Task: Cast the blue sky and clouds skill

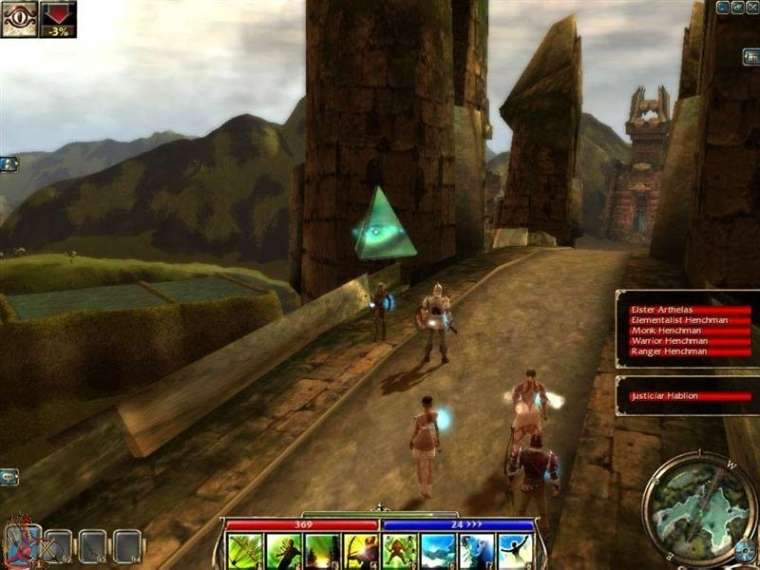Action: (x=439, y=551)
